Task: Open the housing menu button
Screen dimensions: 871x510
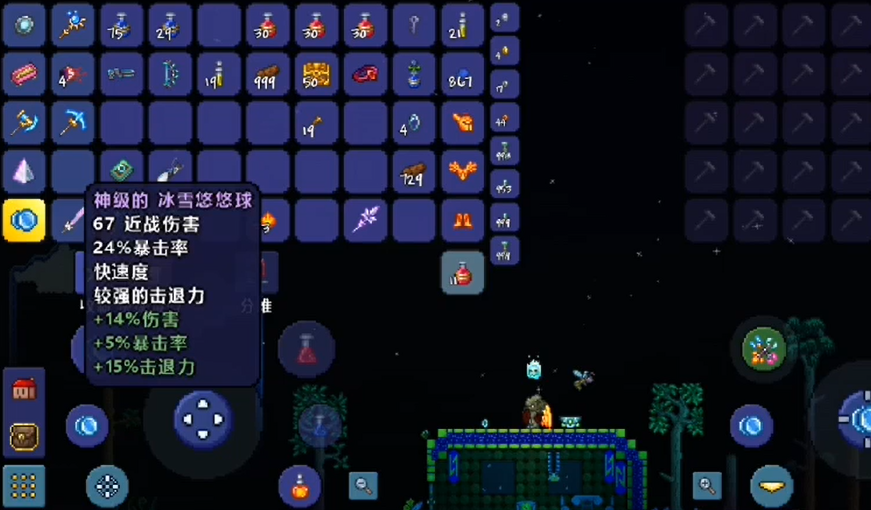Action: pyautogui.click(x=24, y=391)
